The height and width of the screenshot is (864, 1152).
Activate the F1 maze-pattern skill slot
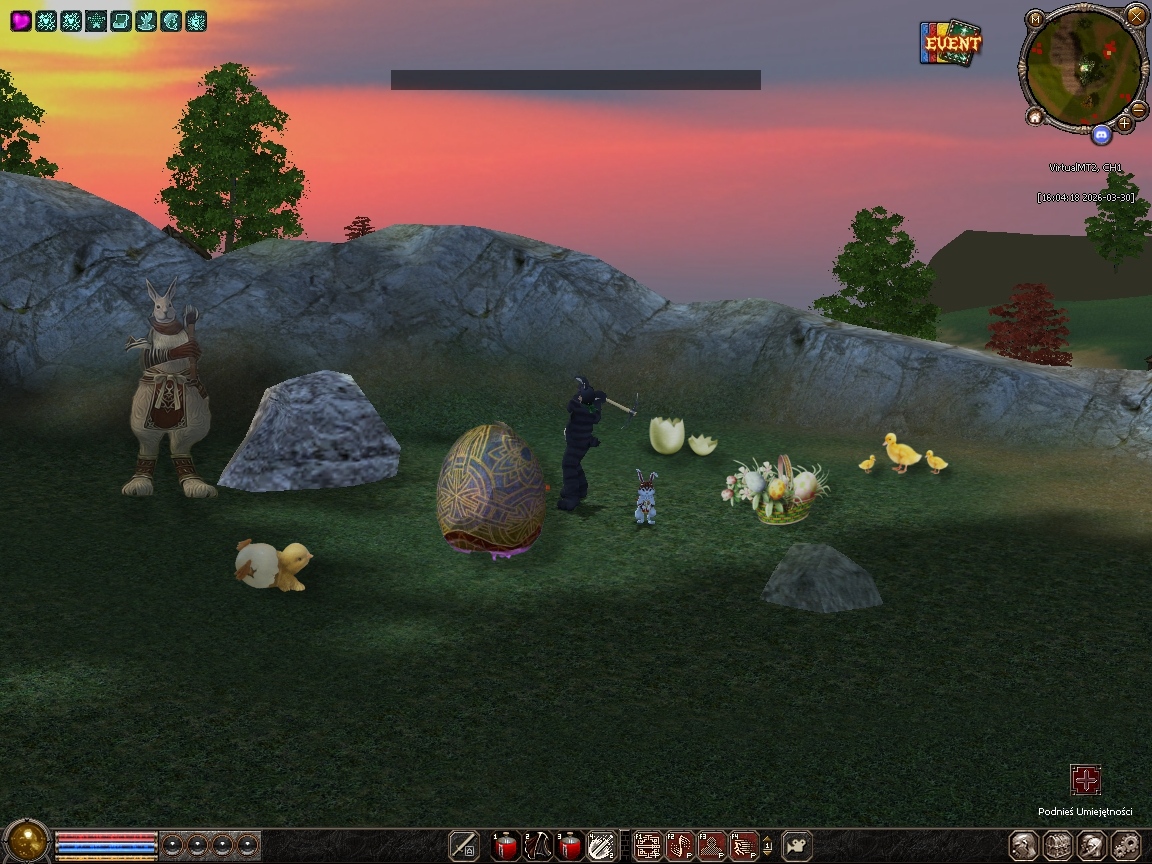click(x=649, y=846)
